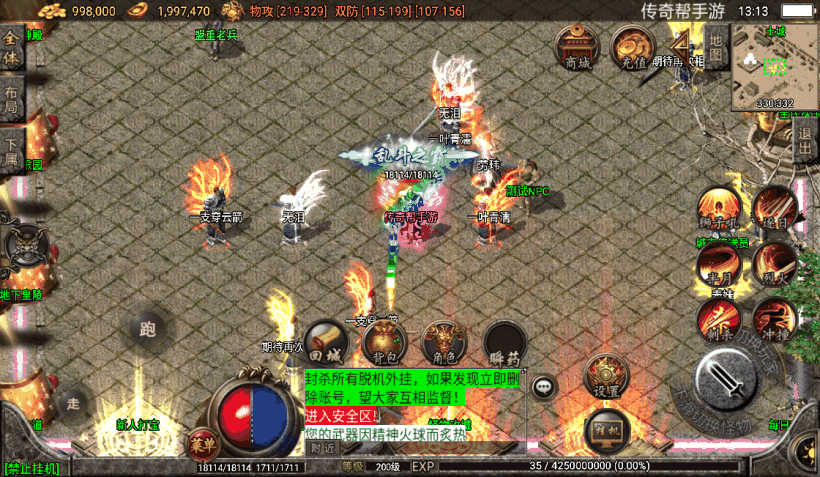Open the 充值 recharge screen
Viewport: 820px width, 477px height.
point(633,46)
